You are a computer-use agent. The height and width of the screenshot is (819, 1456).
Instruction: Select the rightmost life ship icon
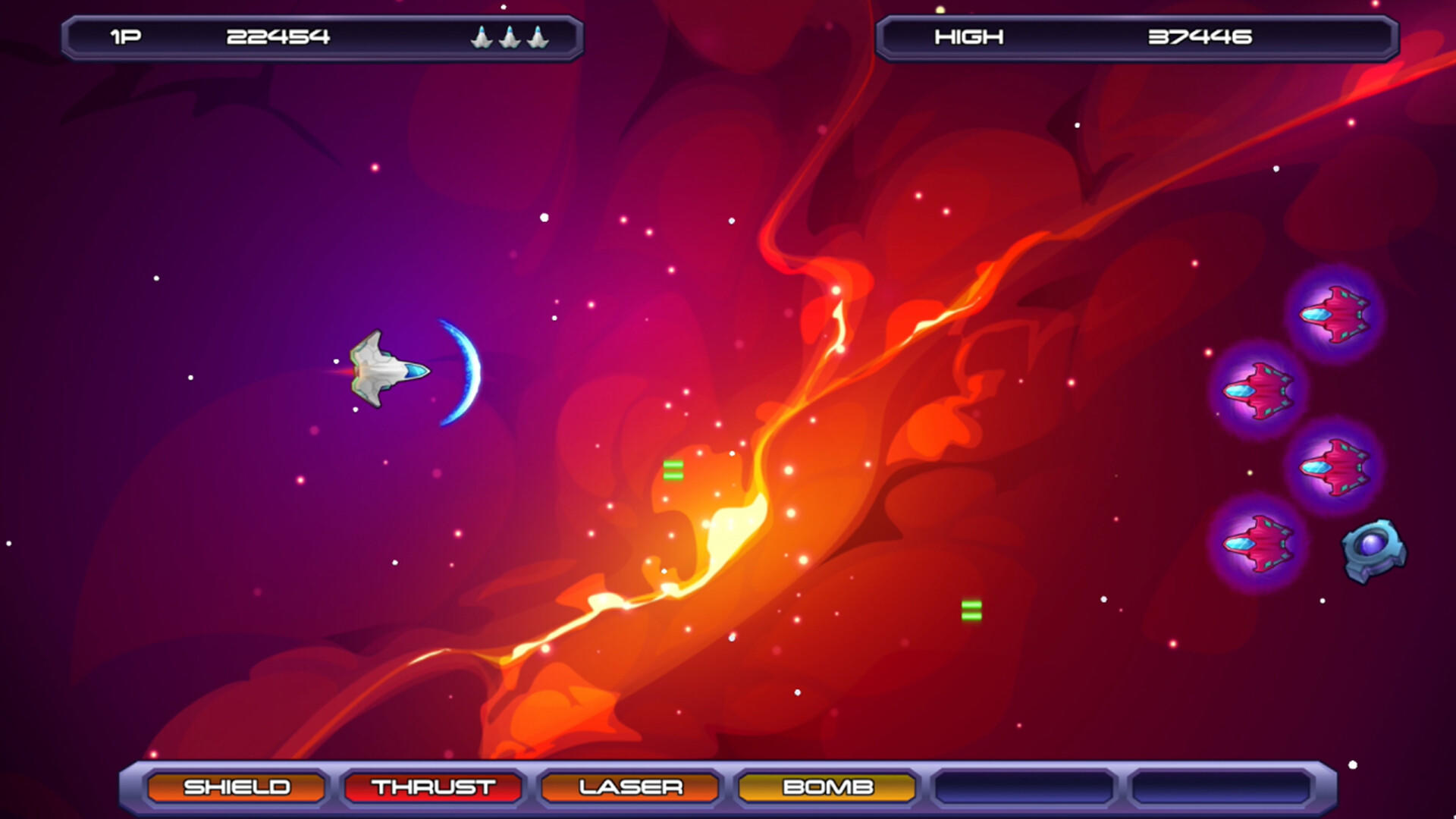(537, 36)
